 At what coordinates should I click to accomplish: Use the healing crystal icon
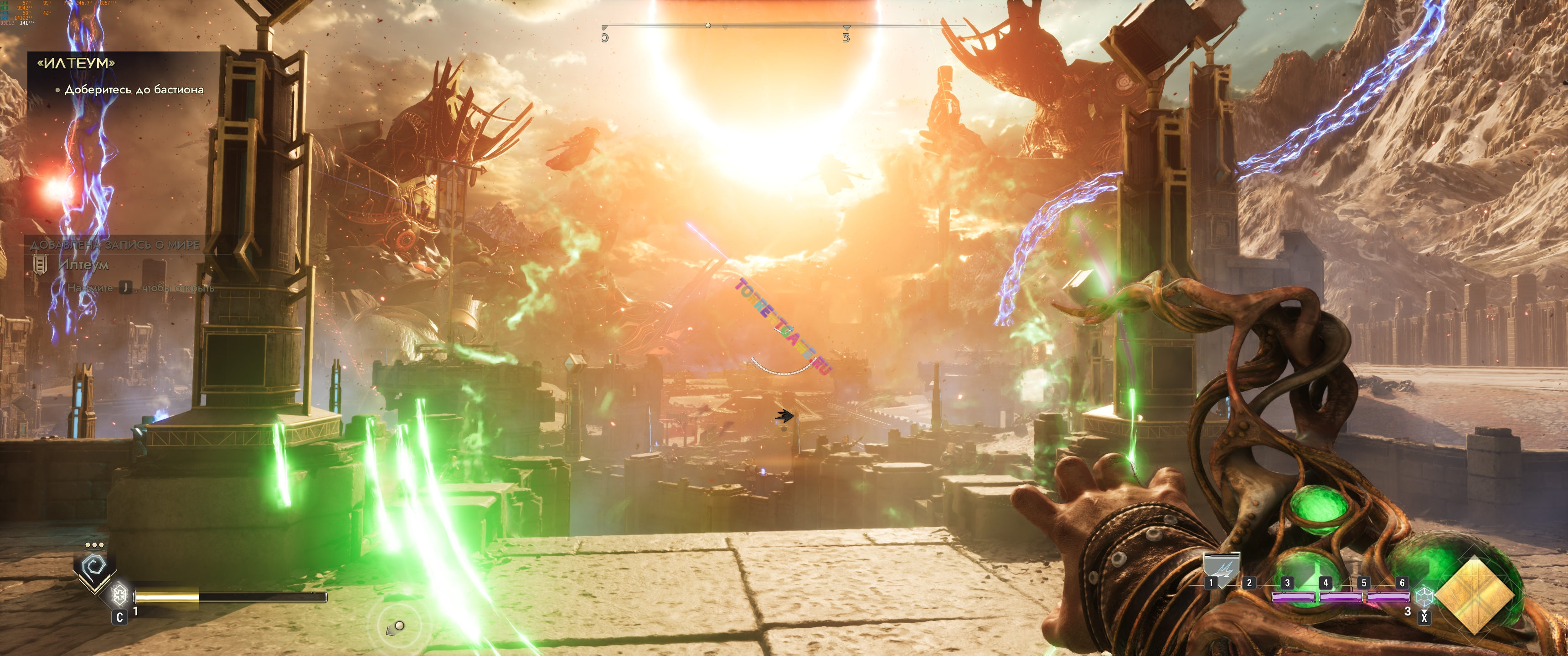click(120, 592)
